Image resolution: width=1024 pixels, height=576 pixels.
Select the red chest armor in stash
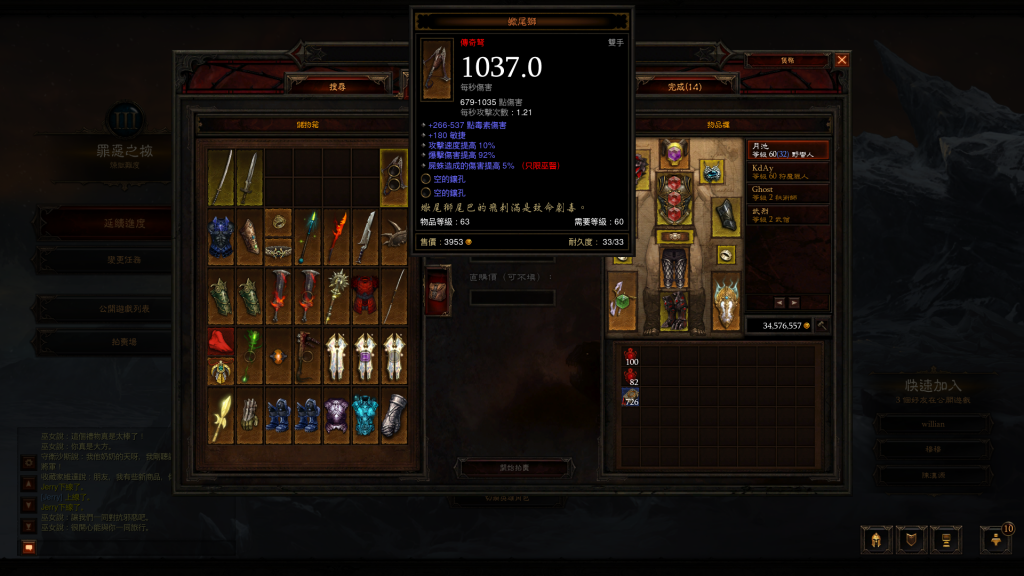point(366,294)
